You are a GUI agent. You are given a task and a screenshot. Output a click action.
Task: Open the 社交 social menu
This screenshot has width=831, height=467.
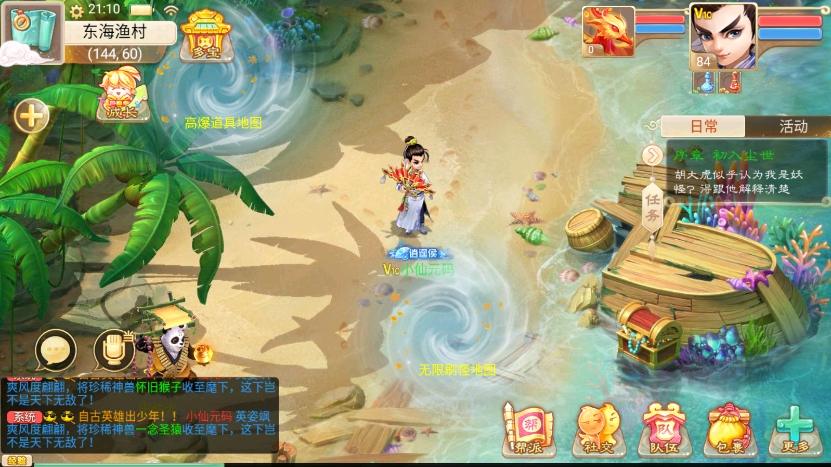coord(594,428)
